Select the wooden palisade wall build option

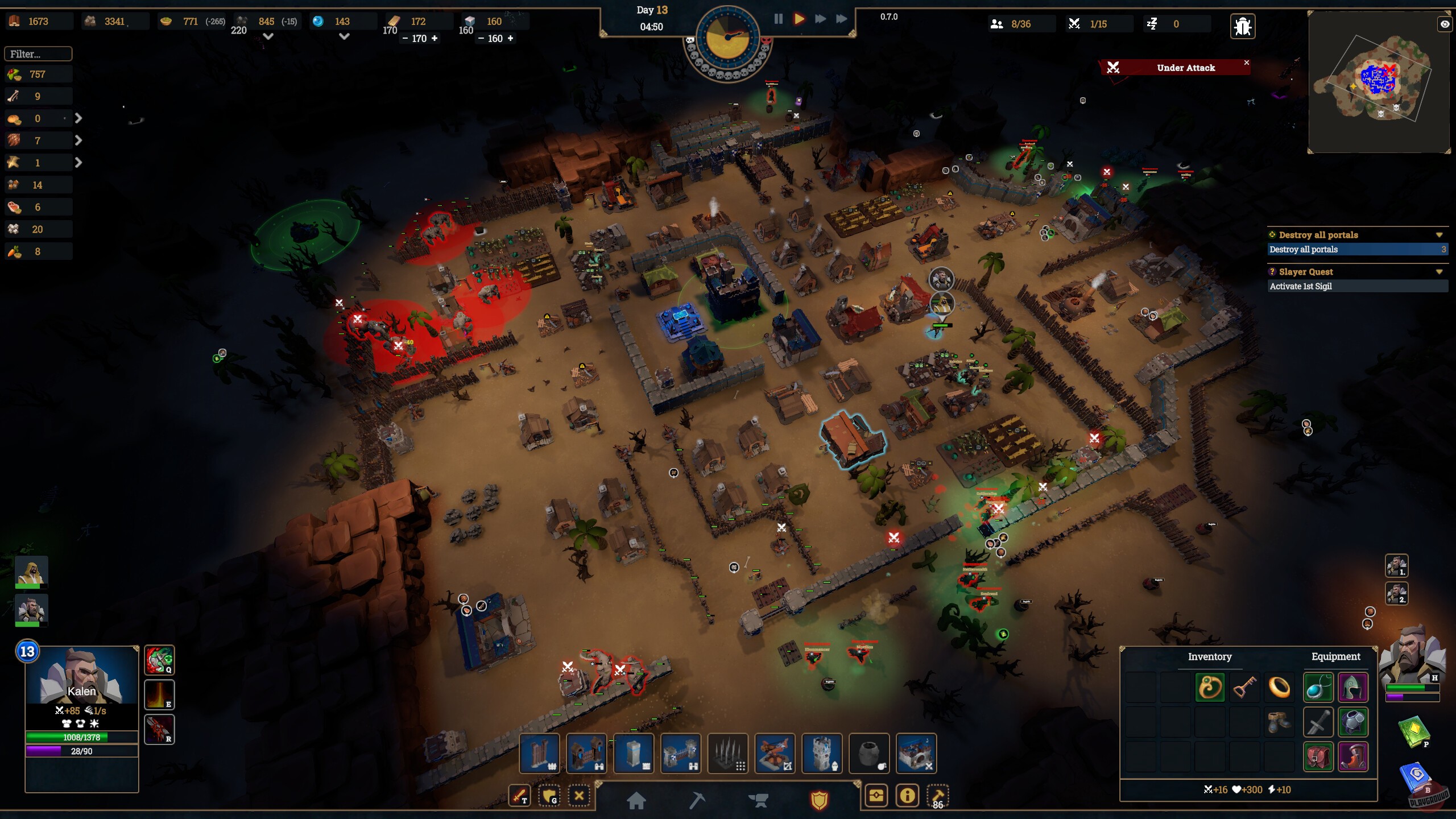tap(539, 753)
